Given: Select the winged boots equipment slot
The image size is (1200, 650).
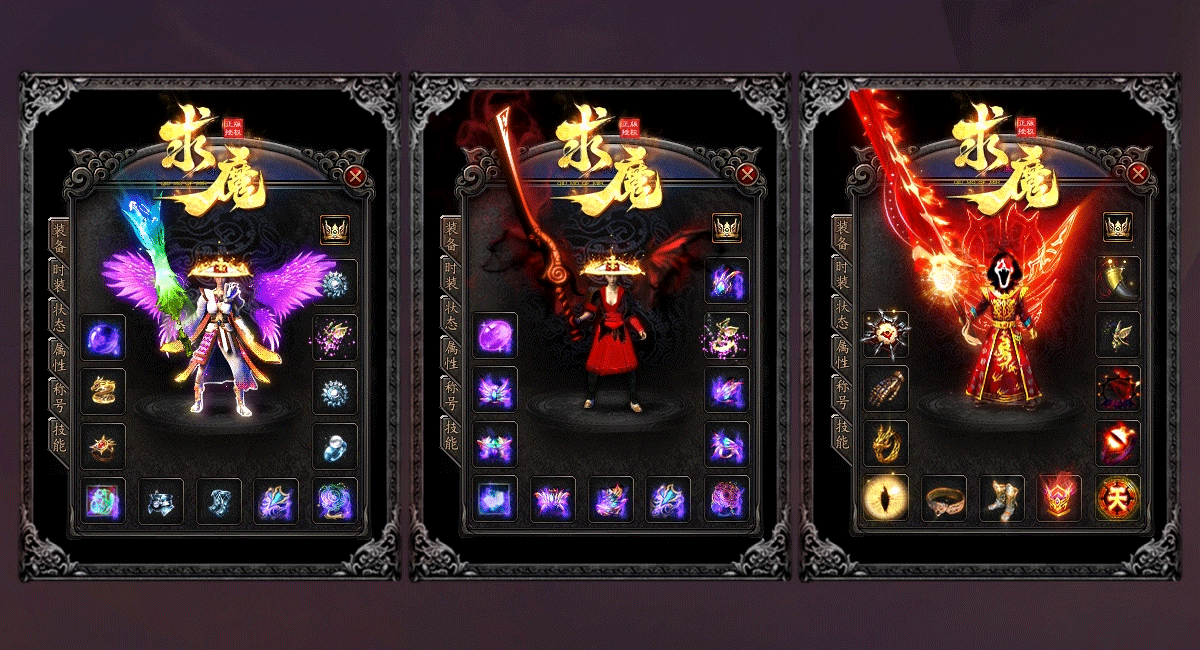Looking at the screenshot, I should 1001,497.
